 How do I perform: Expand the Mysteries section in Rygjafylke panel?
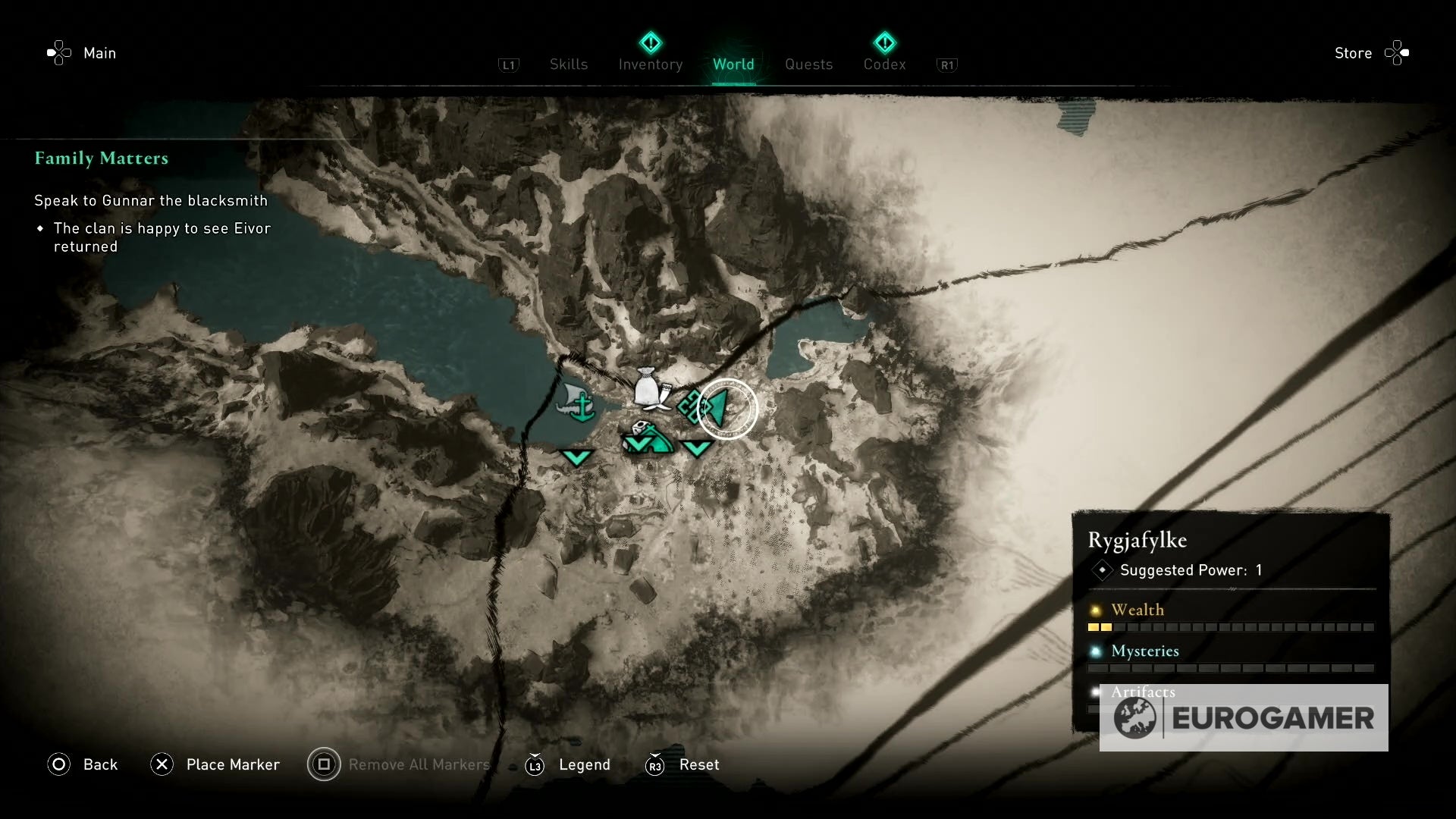(x=1144, y=651)
